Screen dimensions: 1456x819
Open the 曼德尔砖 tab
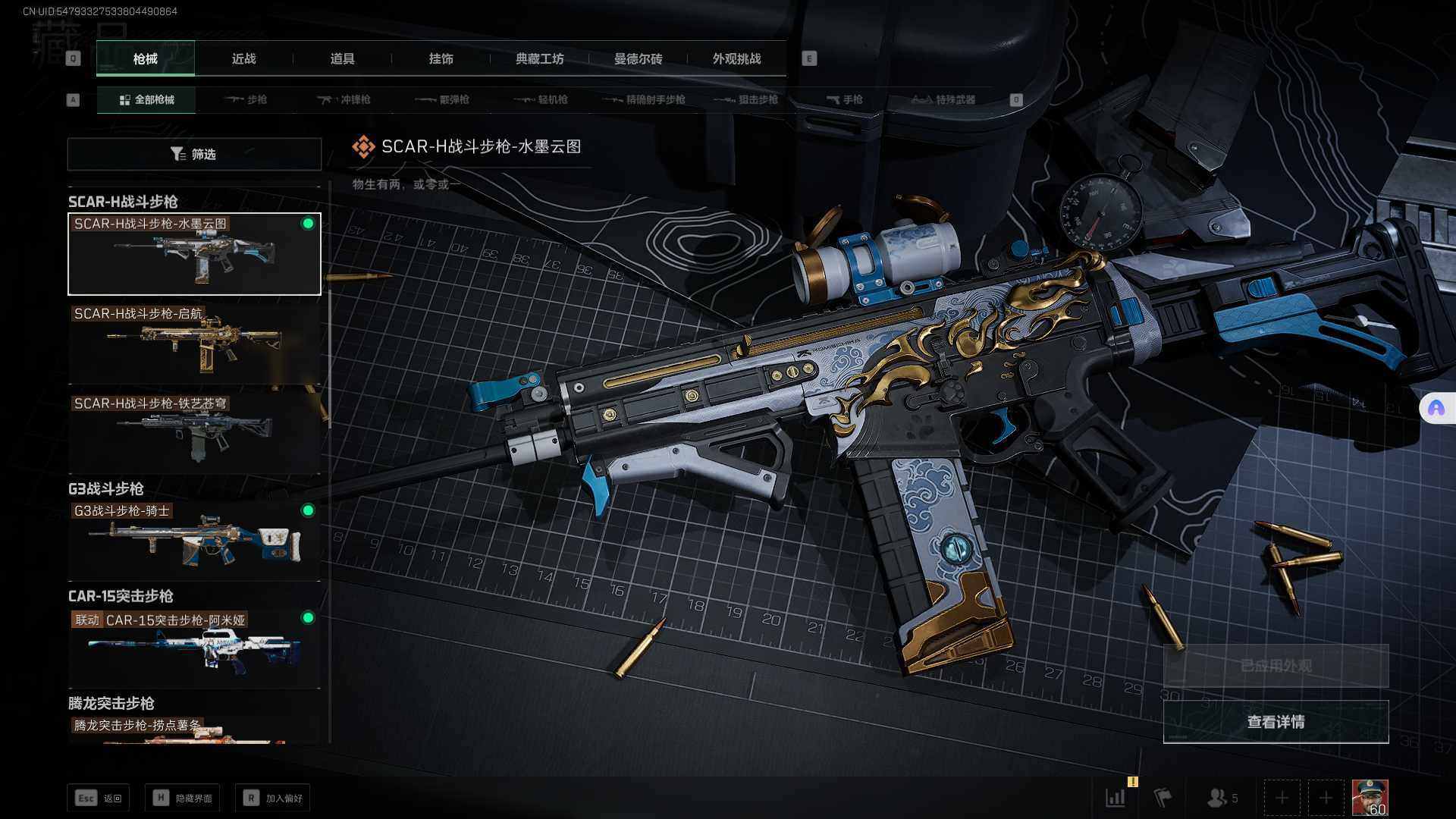638,59
